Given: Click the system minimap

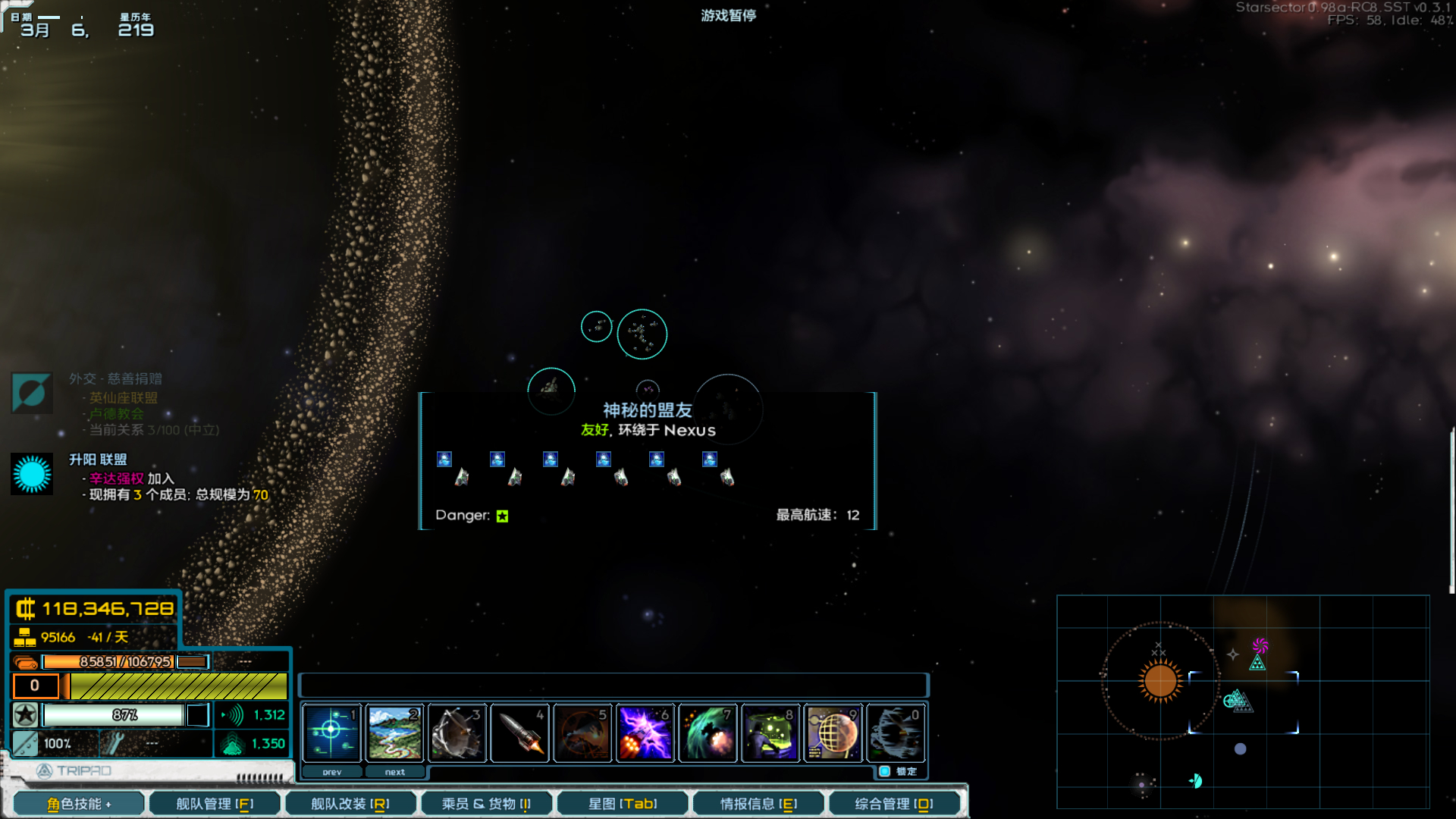Looking at the screenshot, I should click(x=1243, y=701).
